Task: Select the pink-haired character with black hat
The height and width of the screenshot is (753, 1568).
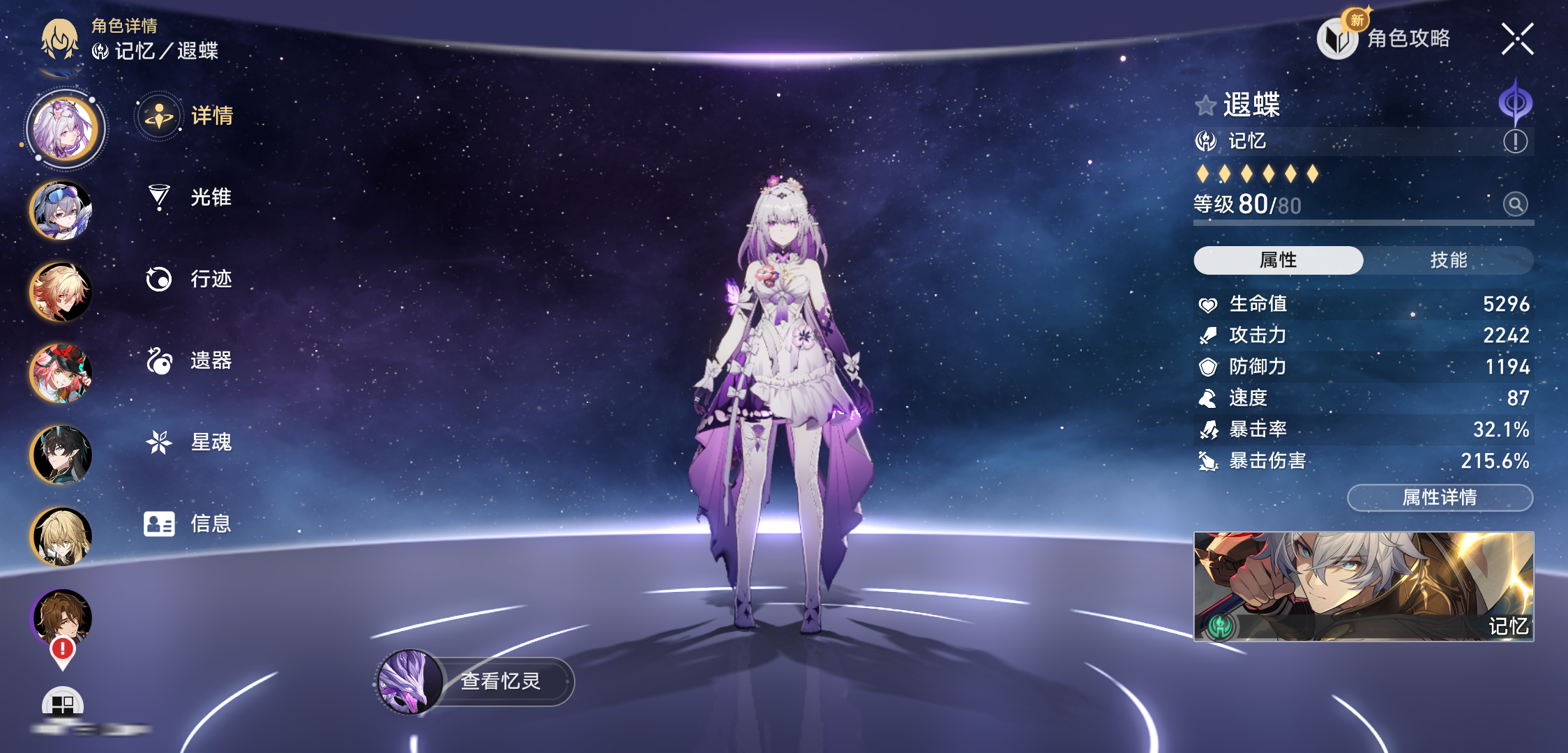Action: pos(61,373)
